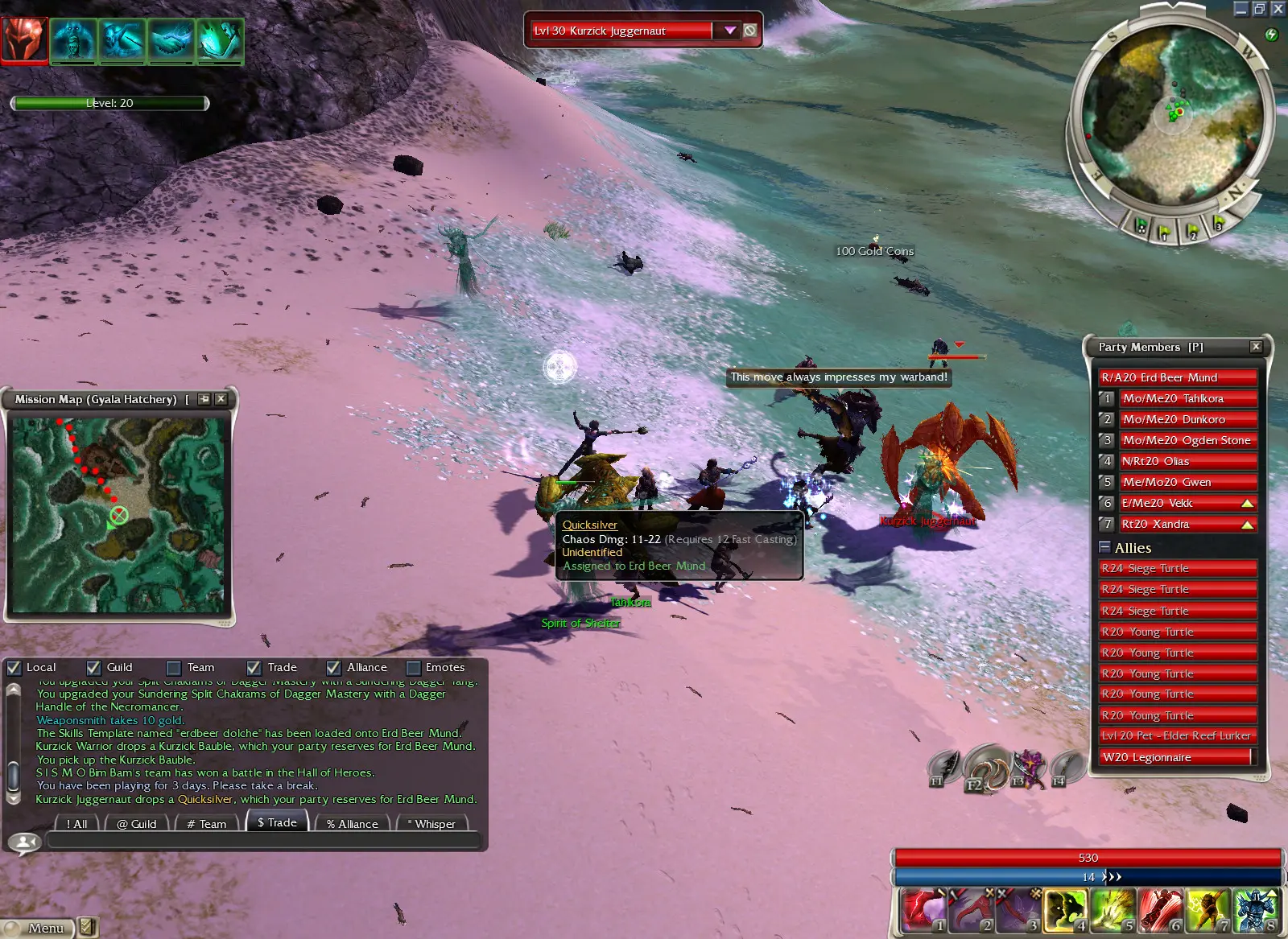This screenshot has width=1288, height=939.
Task: Switch to the Alliance chat channel tab
Action: tap(353, 824)
